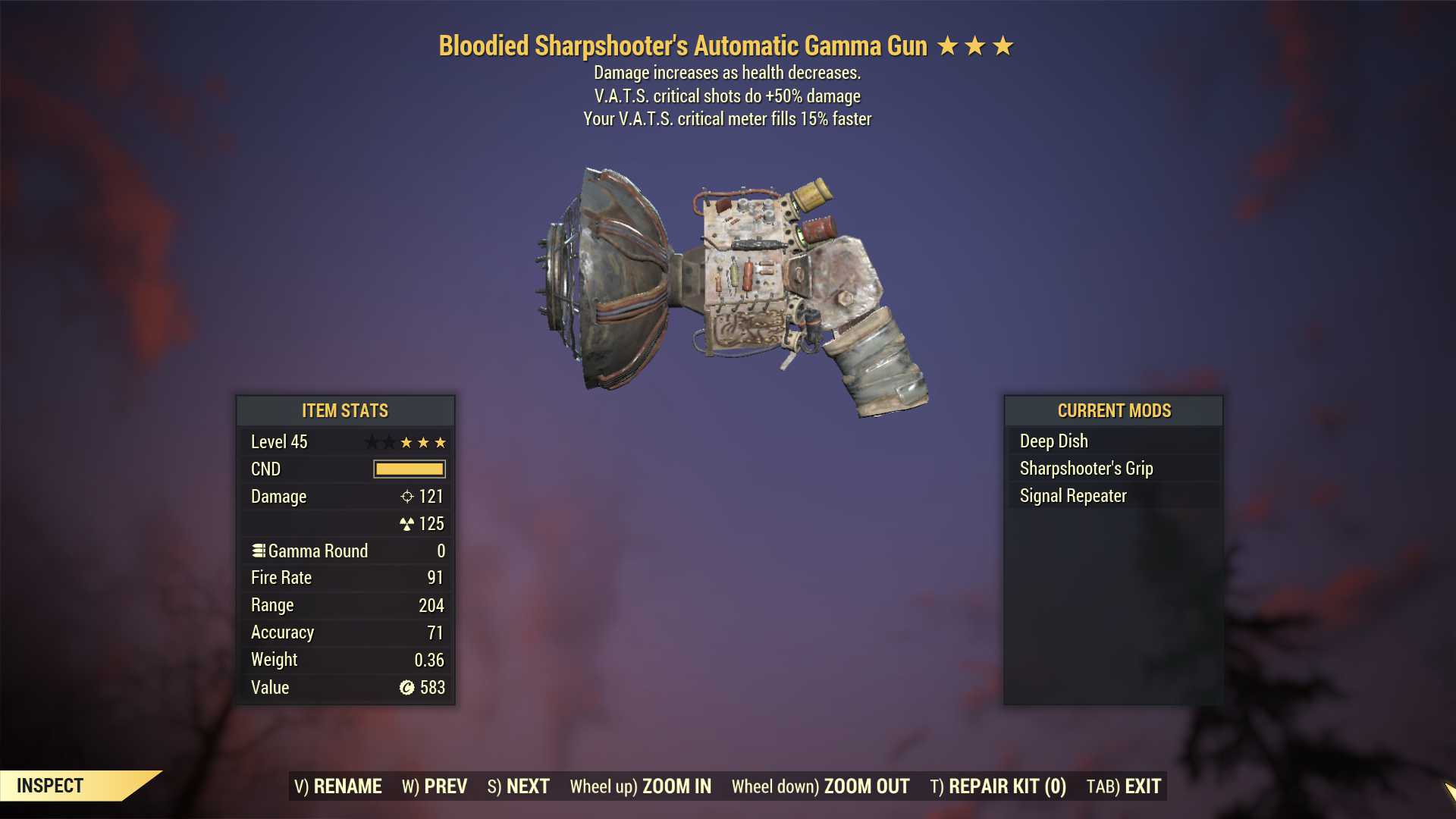Rename the gamma gun with the RENAME button
This screenshot has height=819, width=1456.
click(x=338, y=786)
